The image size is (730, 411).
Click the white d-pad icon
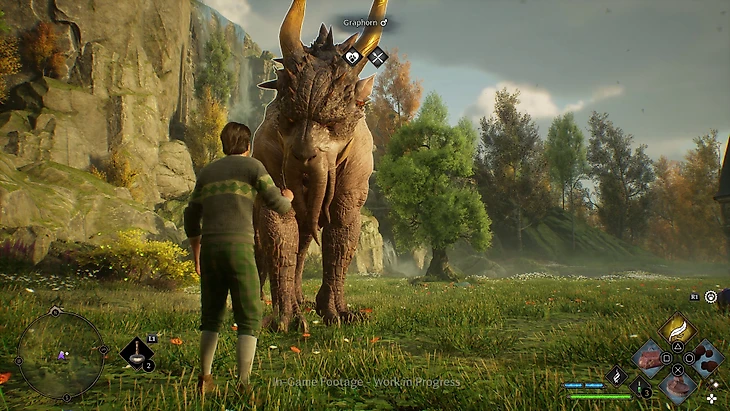[711, 397]
